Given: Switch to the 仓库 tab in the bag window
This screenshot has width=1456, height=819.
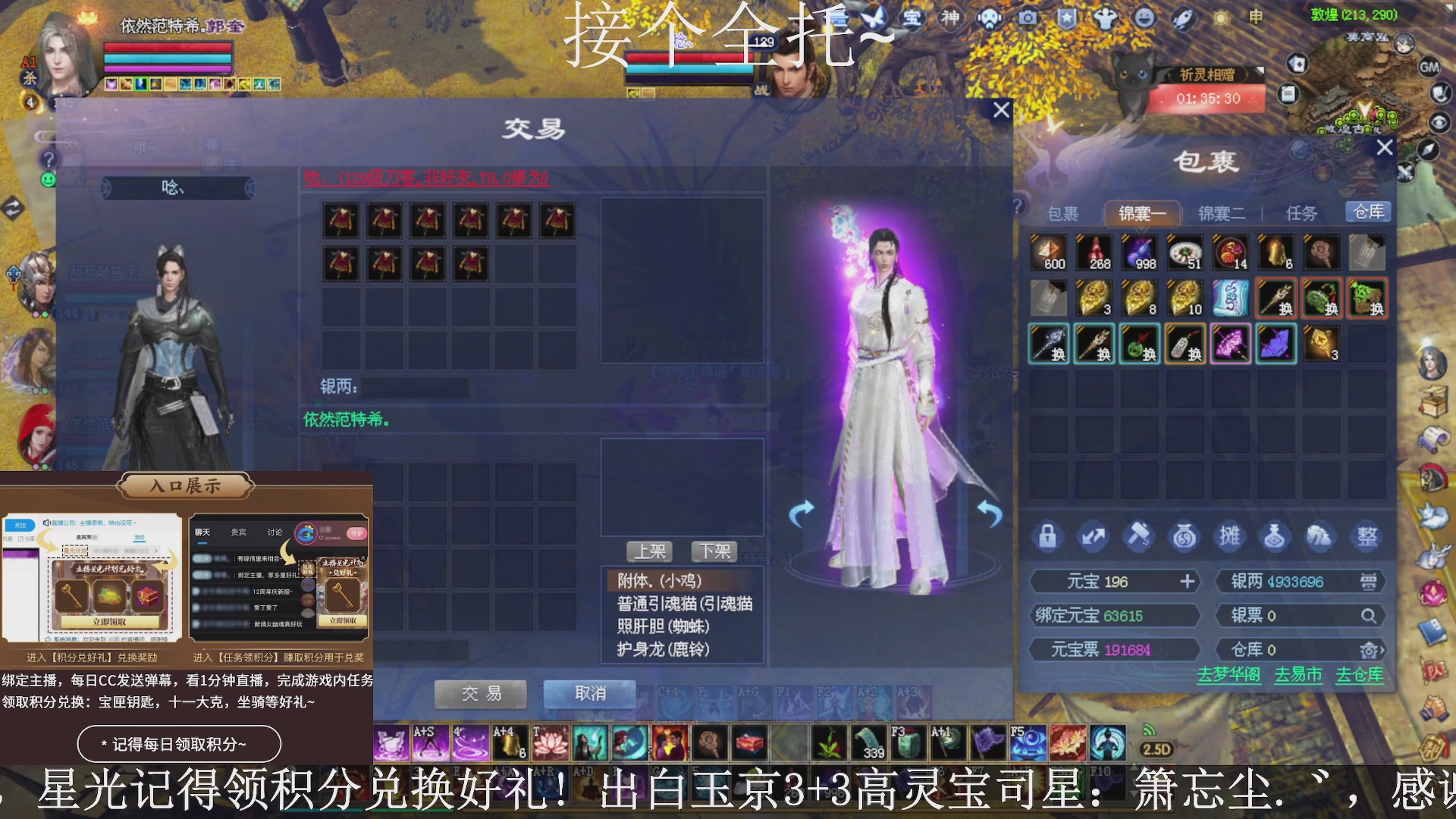Looking at the screenshot, I should [1368, 212].
